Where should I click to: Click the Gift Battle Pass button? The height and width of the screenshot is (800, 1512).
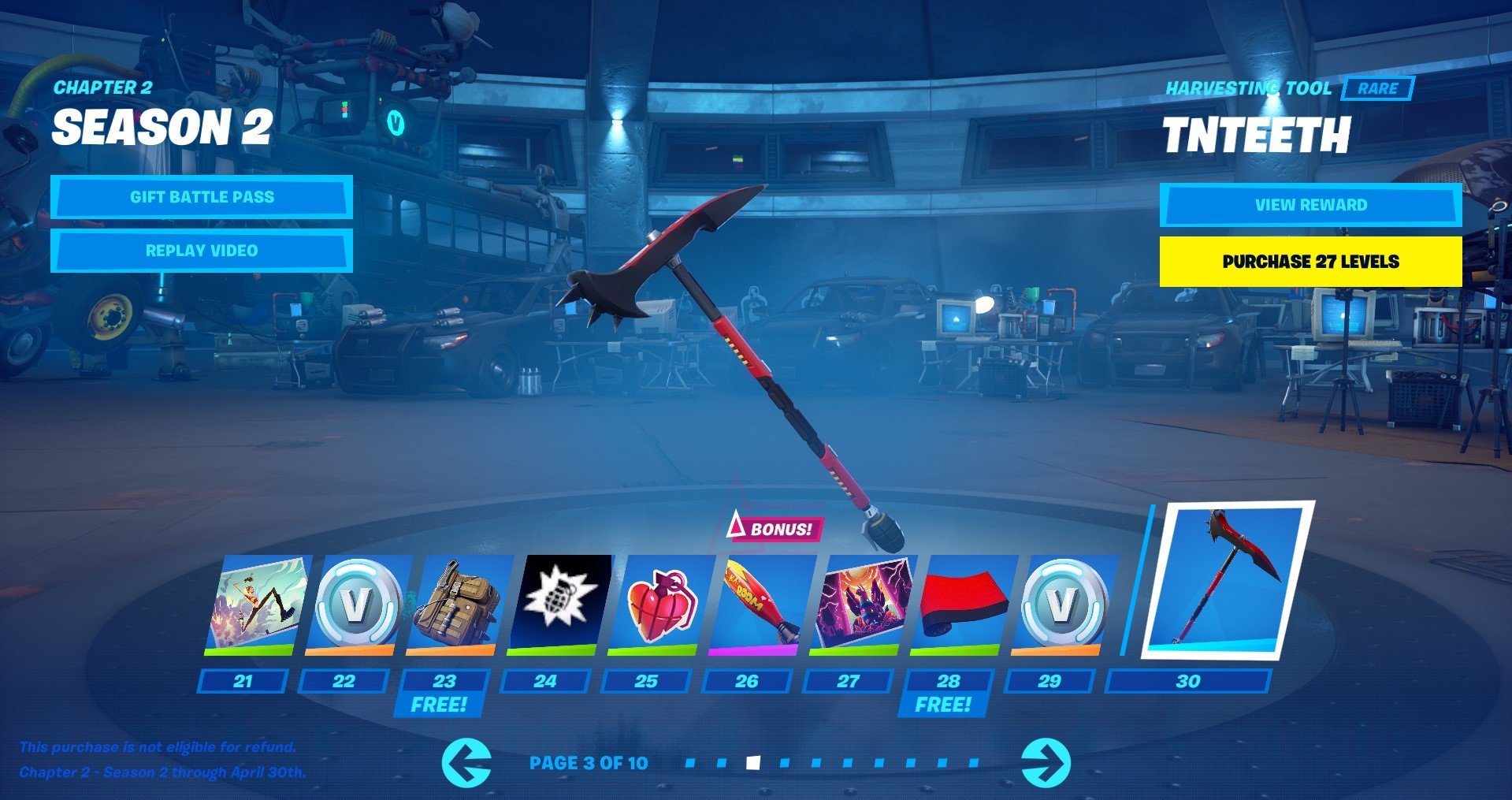(x=202, y=197)
